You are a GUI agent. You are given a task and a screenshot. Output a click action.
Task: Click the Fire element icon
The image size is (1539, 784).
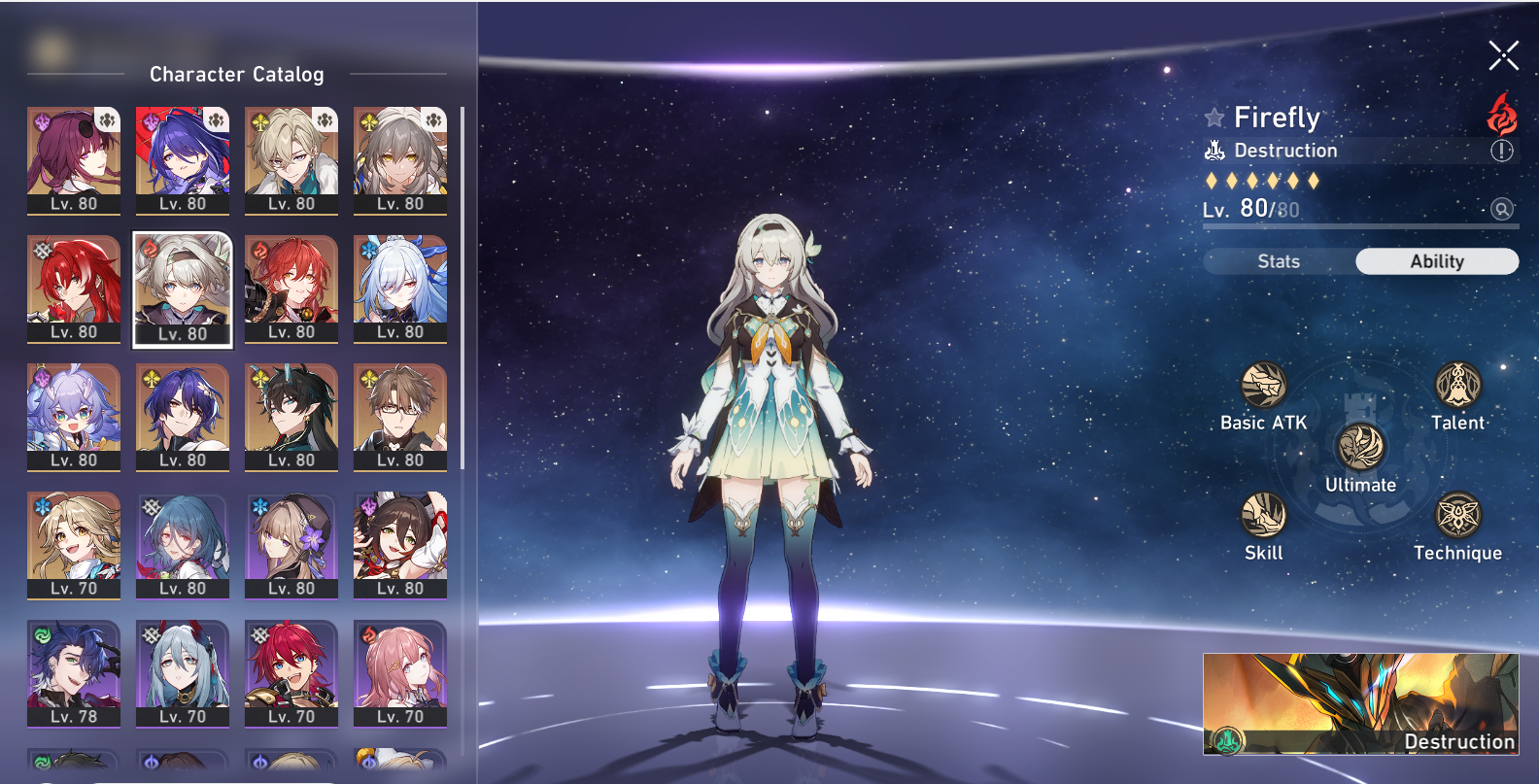1502,115
